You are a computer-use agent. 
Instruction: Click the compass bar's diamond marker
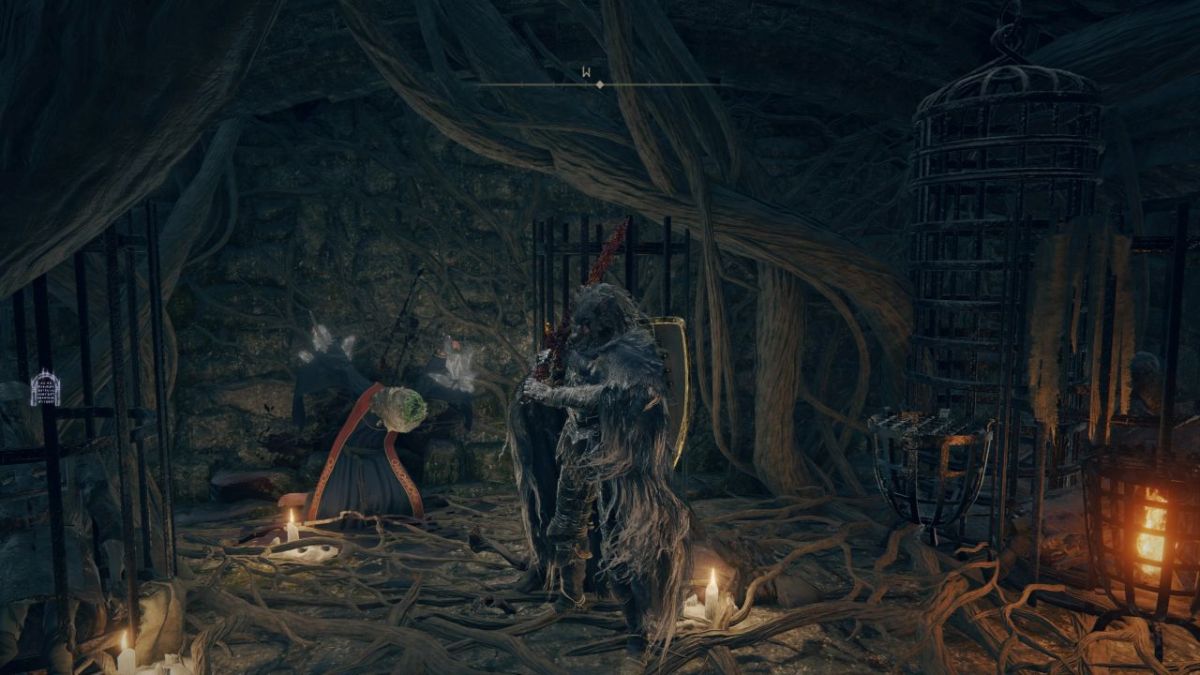[599, 85]
